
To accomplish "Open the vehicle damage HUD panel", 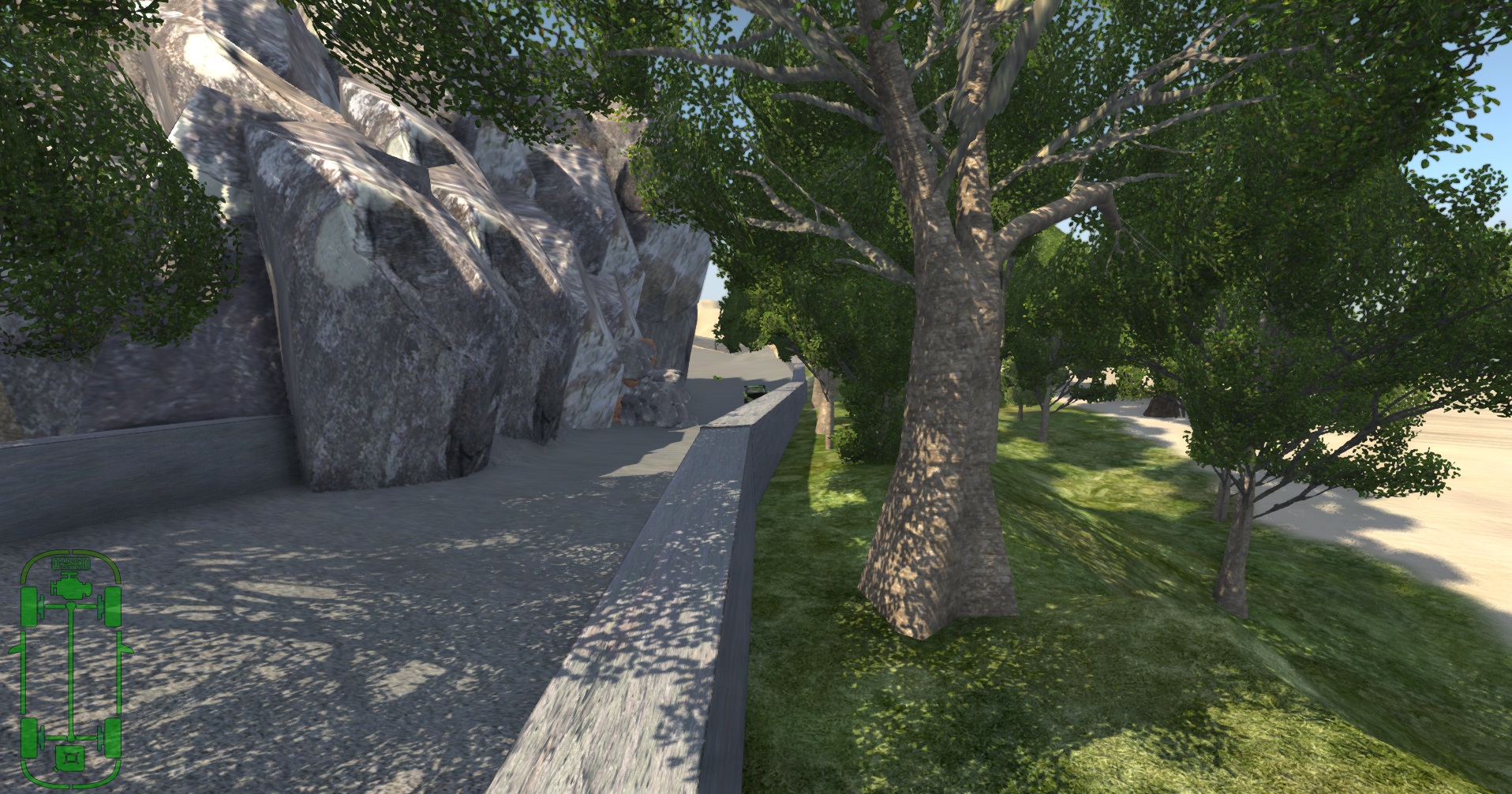I will [71, 667].
